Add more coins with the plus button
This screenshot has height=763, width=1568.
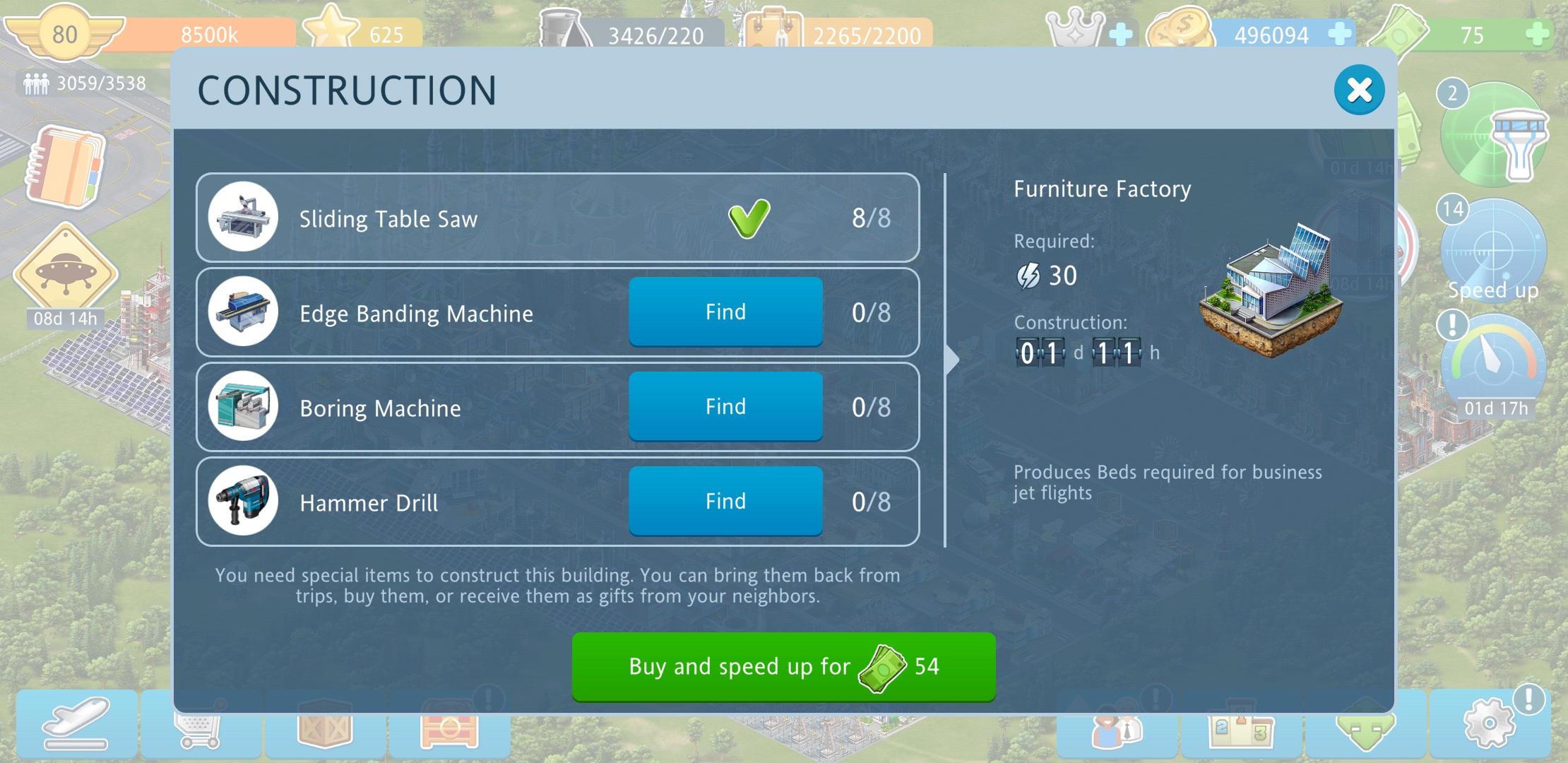pyautogui.click(x=1339, y=34)
